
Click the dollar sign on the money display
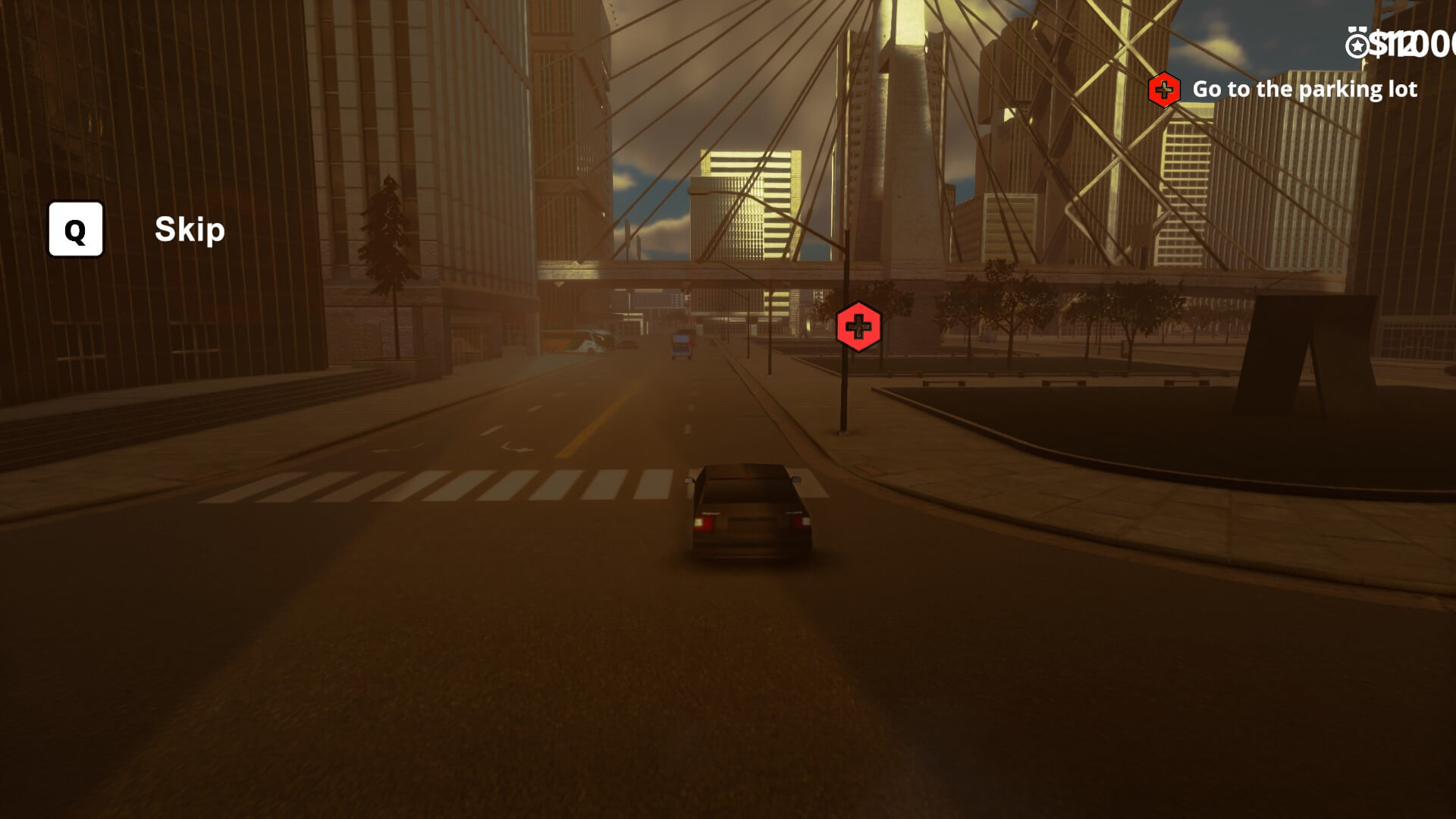tap(1377, 43)
